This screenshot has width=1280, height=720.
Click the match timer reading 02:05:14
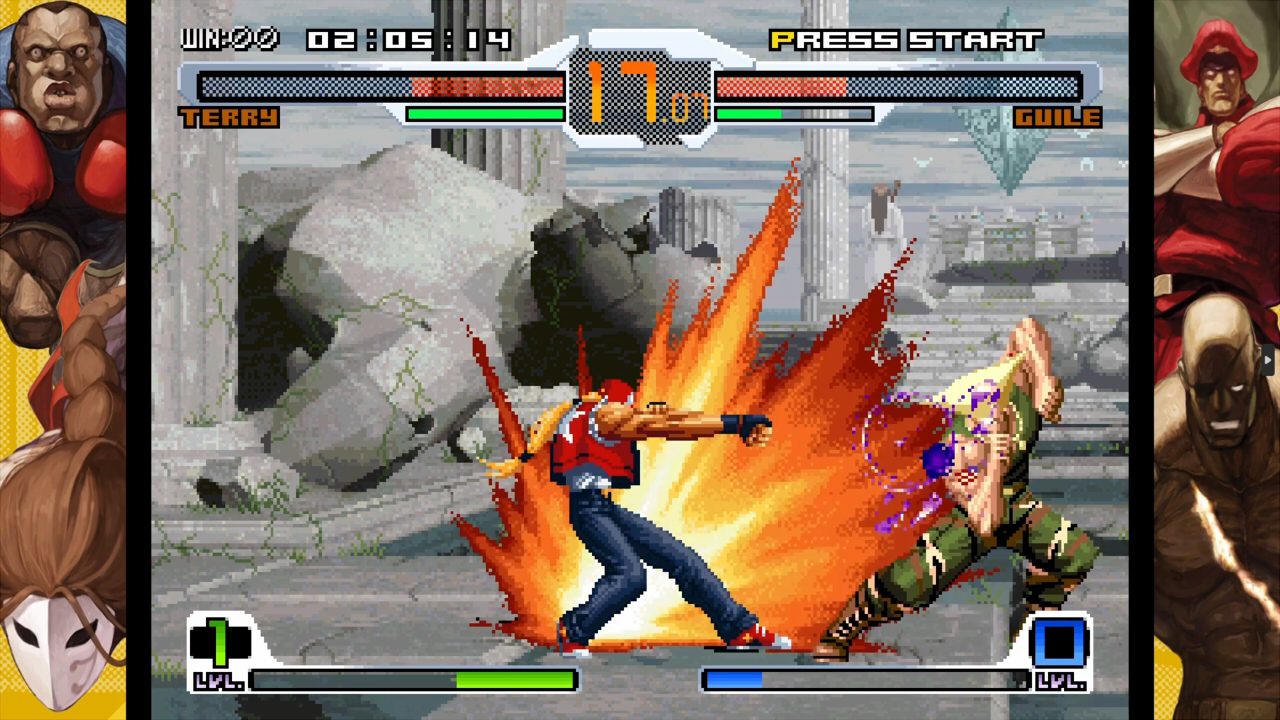400,38
